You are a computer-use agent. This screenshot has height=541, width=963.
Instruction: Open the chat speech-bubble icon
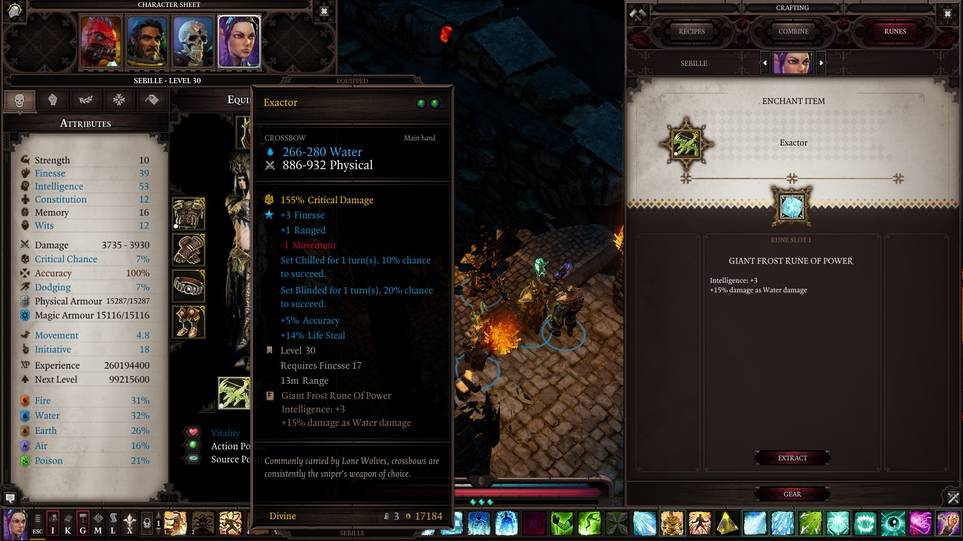tap(10, 496)
